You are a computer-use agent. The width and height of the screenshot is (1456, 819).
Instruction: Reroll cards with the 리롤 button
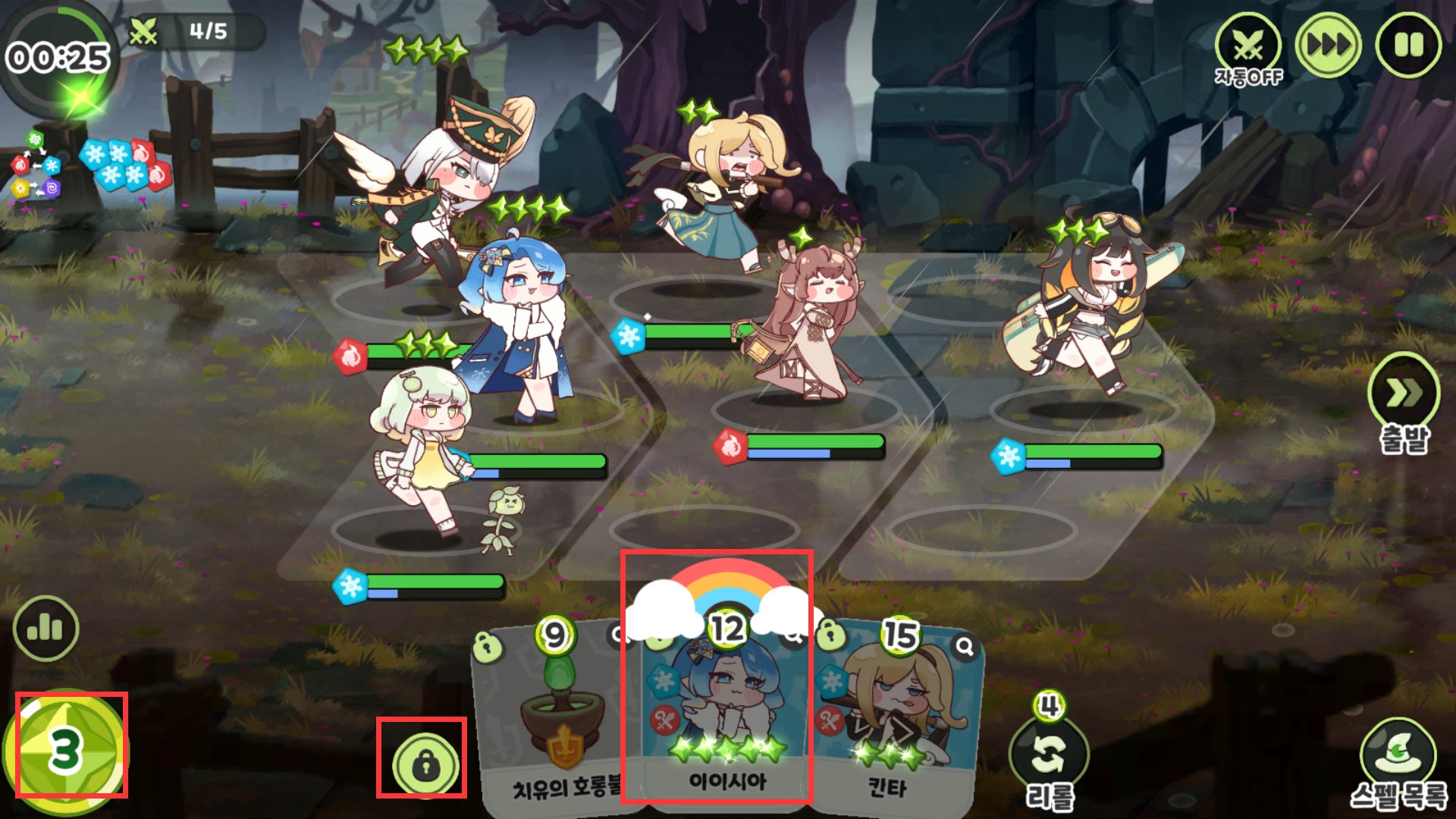pos(1050,755)
